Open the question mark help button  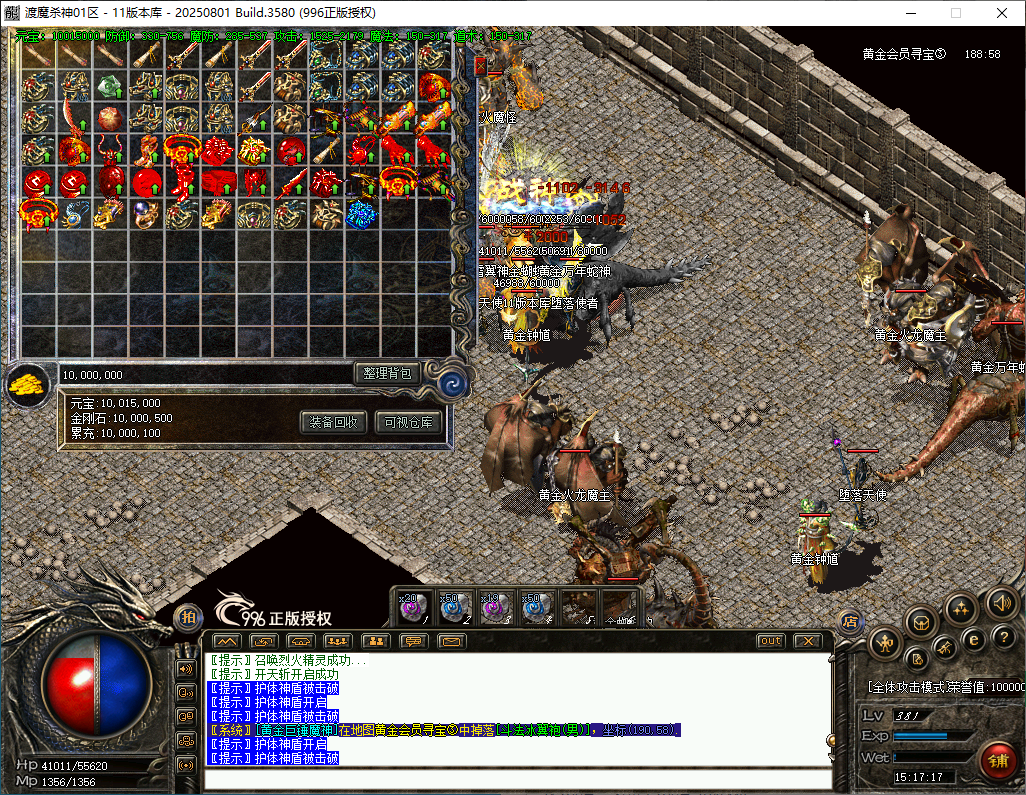pos(1000,637)
